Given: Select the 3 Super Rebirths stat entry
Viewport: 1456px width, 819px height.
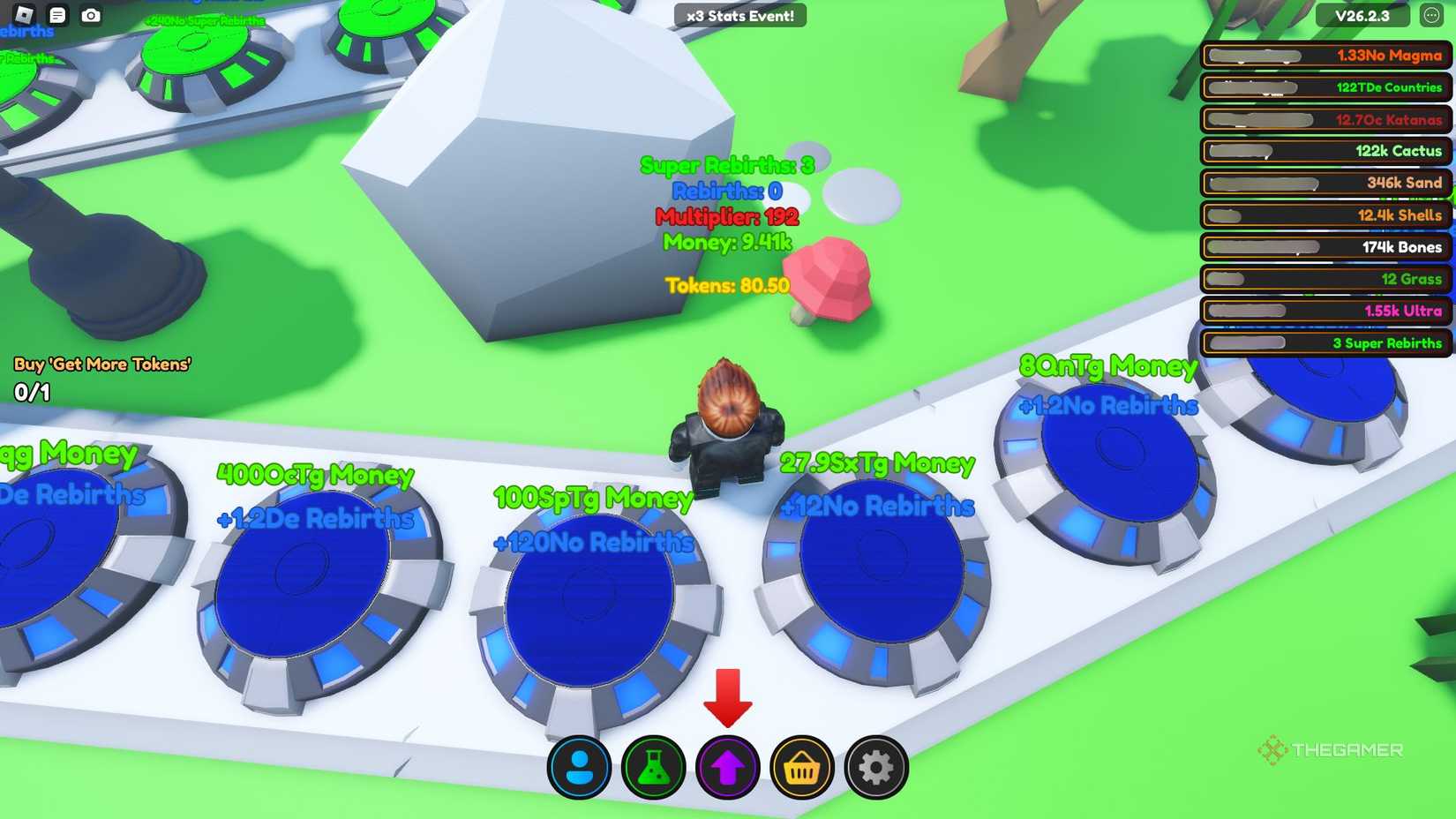Looking at the screenshot, I should click(x=1324, y=343).
